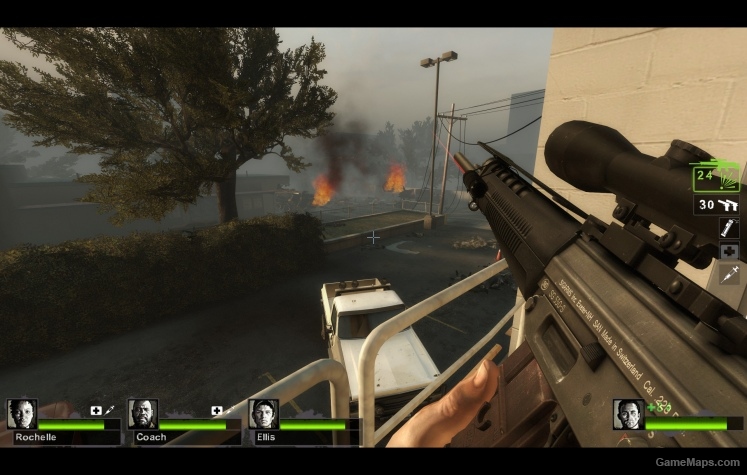Click Ellis's teammate portrait
Viewport: 747px width, 475px height.
(x=264, y=414)
